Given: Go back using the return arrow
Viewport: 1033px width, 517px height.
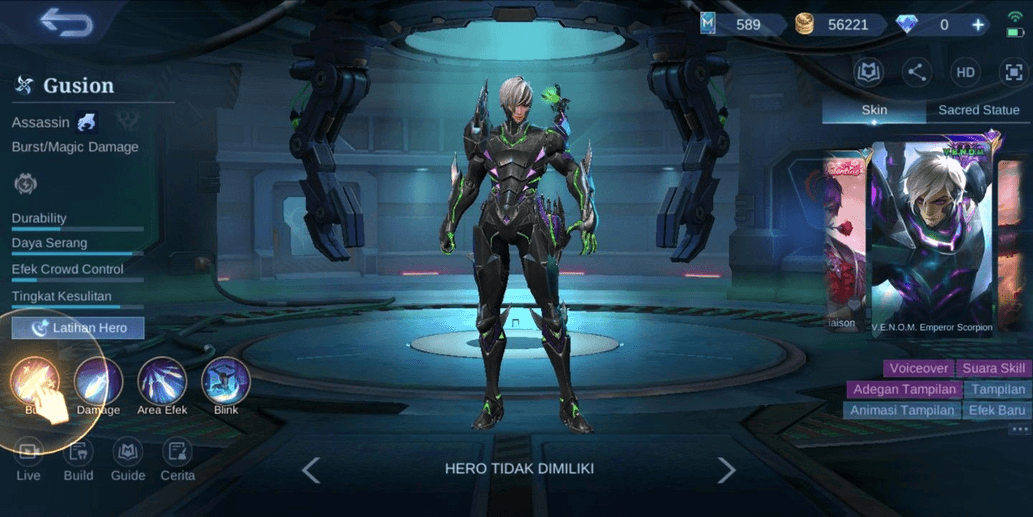Looking at the screenshot, I should tap(66, 23).
